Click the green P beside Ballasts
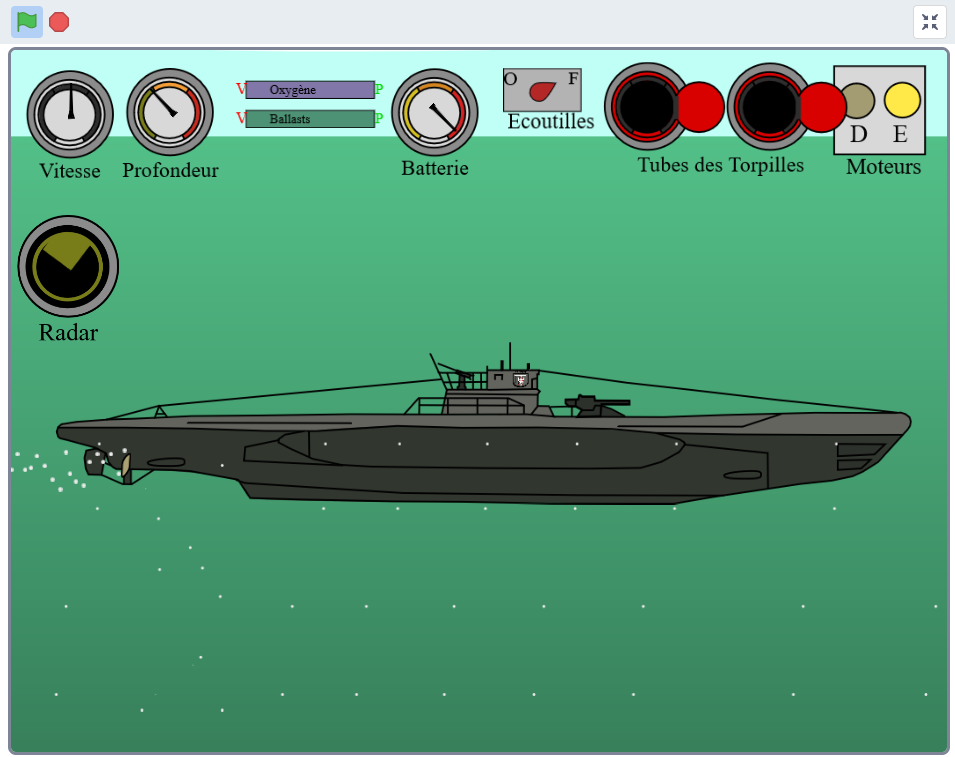The image size is (955, 757). pyautogui.click(x=380, y=119)
